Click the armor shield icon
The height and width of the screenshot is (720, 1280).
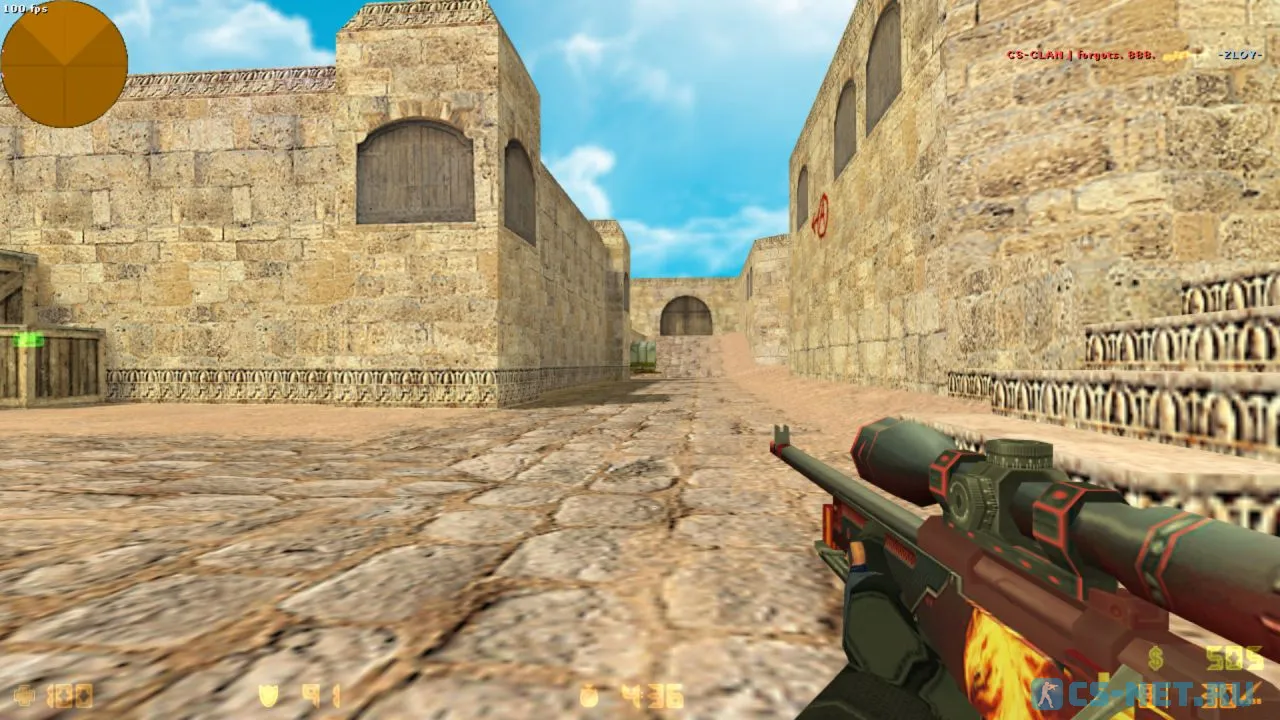[x=270, y=693]
